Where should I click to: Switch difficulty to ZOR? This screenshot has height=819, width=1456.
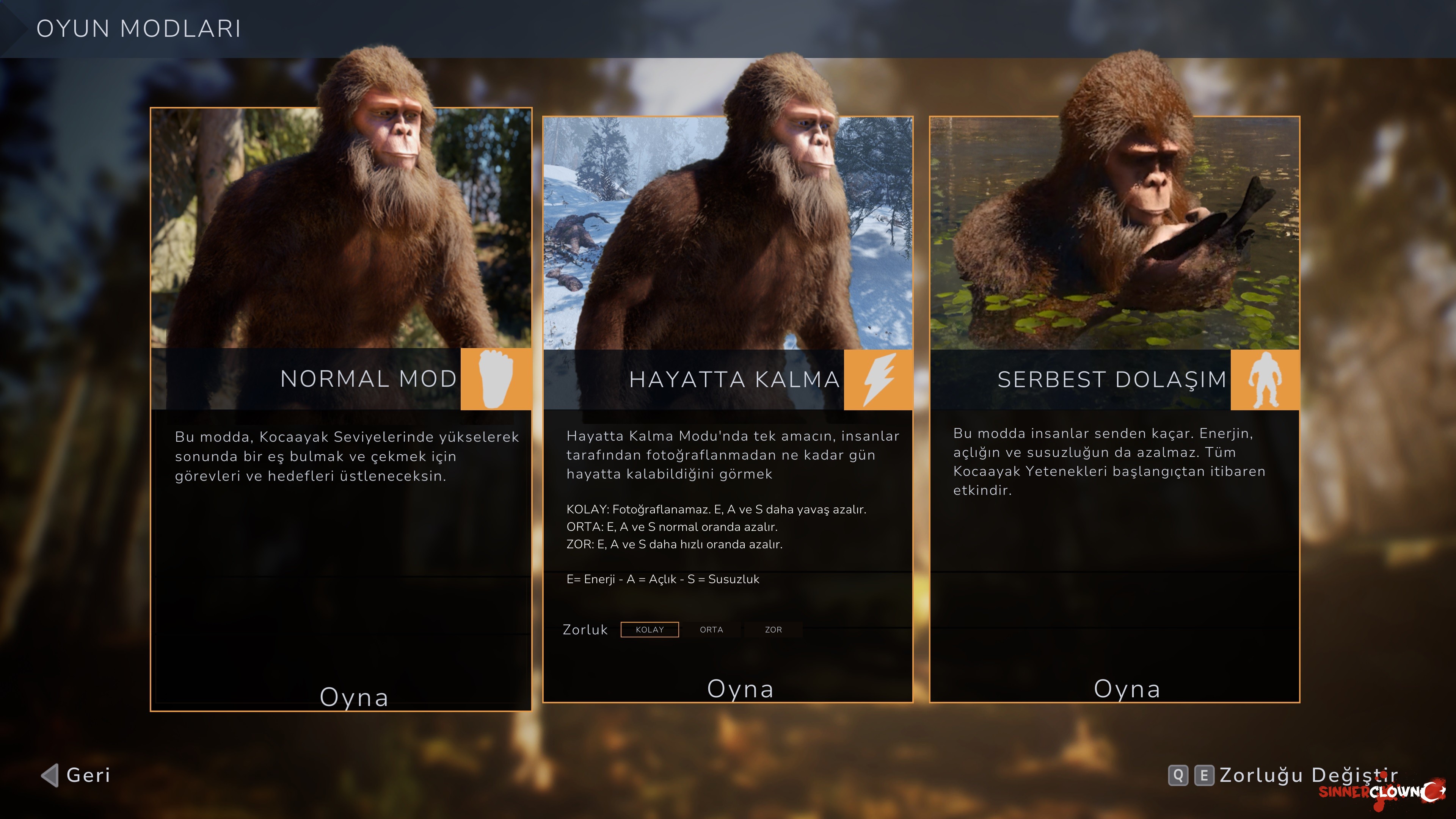click(x=773, y=630)
